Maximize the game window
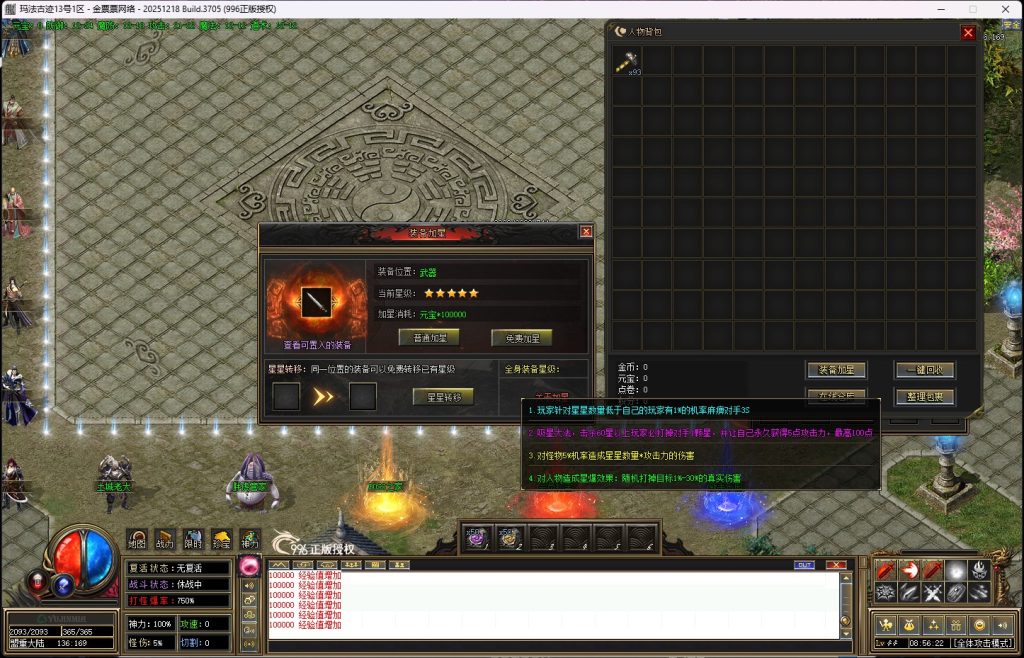This screenshot has height=658, width=1024. coord(972,9)
